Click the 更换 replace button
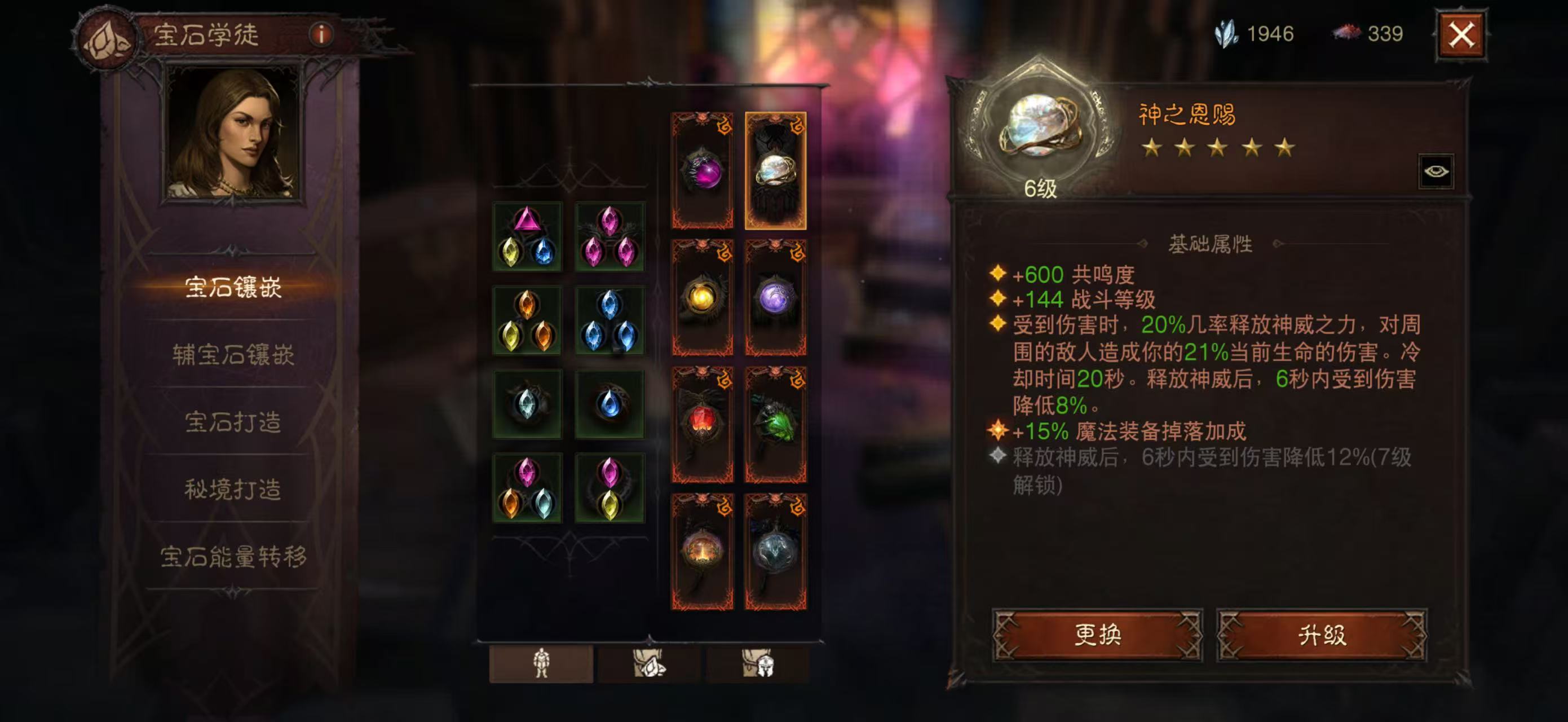Screen dimensions: 1568x722 [x=1097, y=635]
